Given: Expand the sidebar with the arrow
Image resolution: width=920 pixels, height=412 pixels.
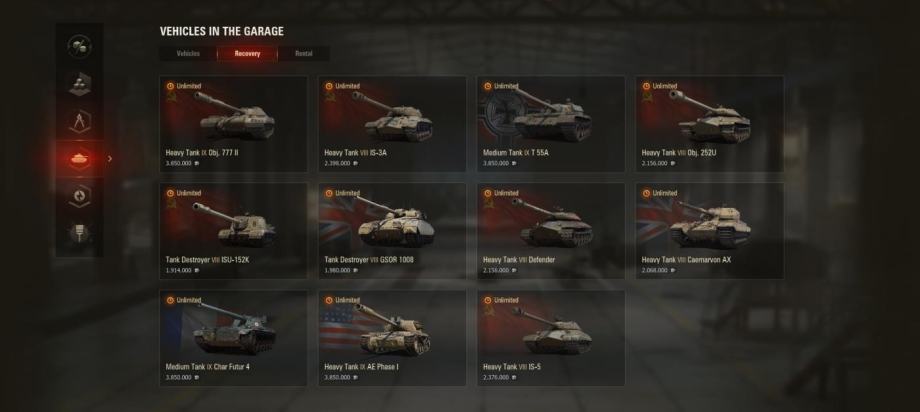Looking at the screenshot, I should pos(110,158).
